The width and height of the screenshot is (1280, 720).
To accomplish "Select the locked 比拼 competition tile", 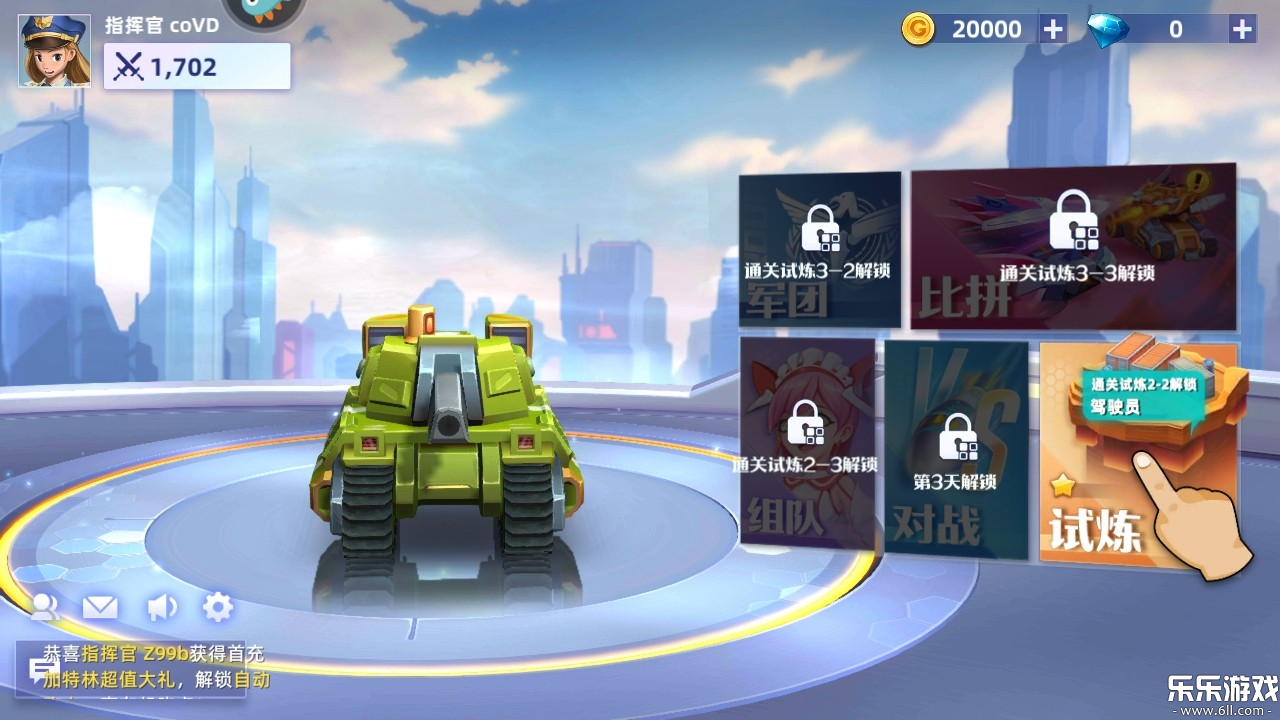I will pyautogui.click(x=1073, y=248).
